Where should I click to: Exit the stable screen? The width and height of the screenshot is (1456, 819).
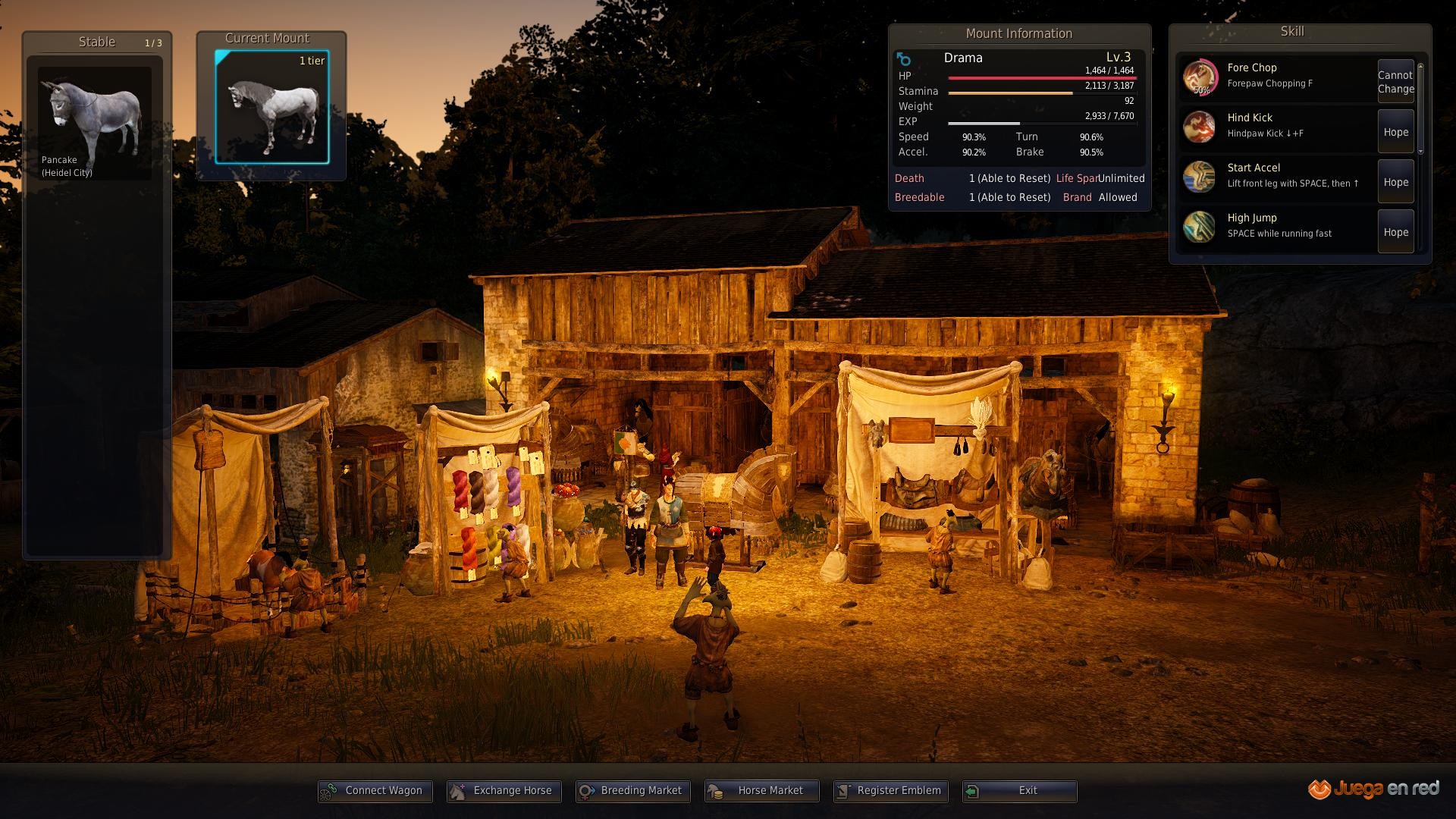[x=1020, y=791]
